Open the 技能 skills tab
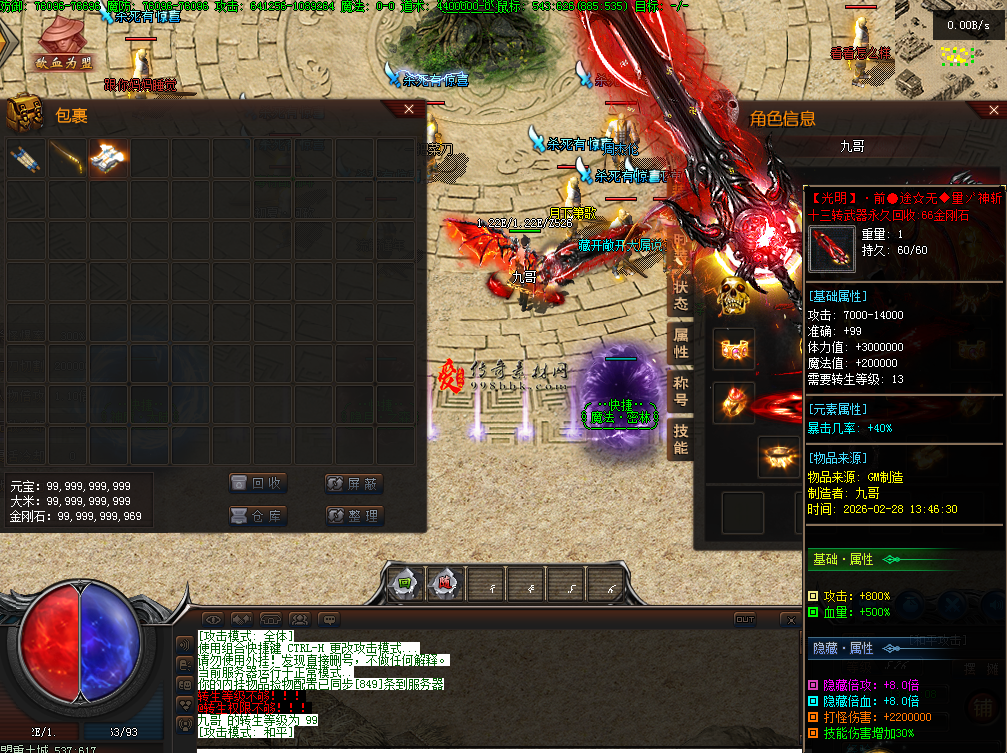1007x753 pixels. pyautogui.click(x=680, y=439)
